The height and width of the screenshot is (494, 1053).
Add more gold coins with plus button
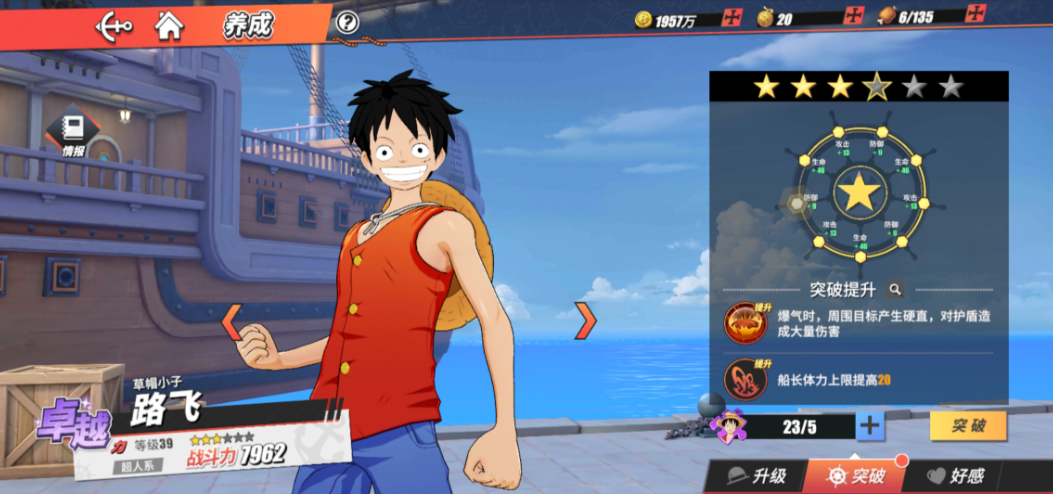[x=734, y=19]
